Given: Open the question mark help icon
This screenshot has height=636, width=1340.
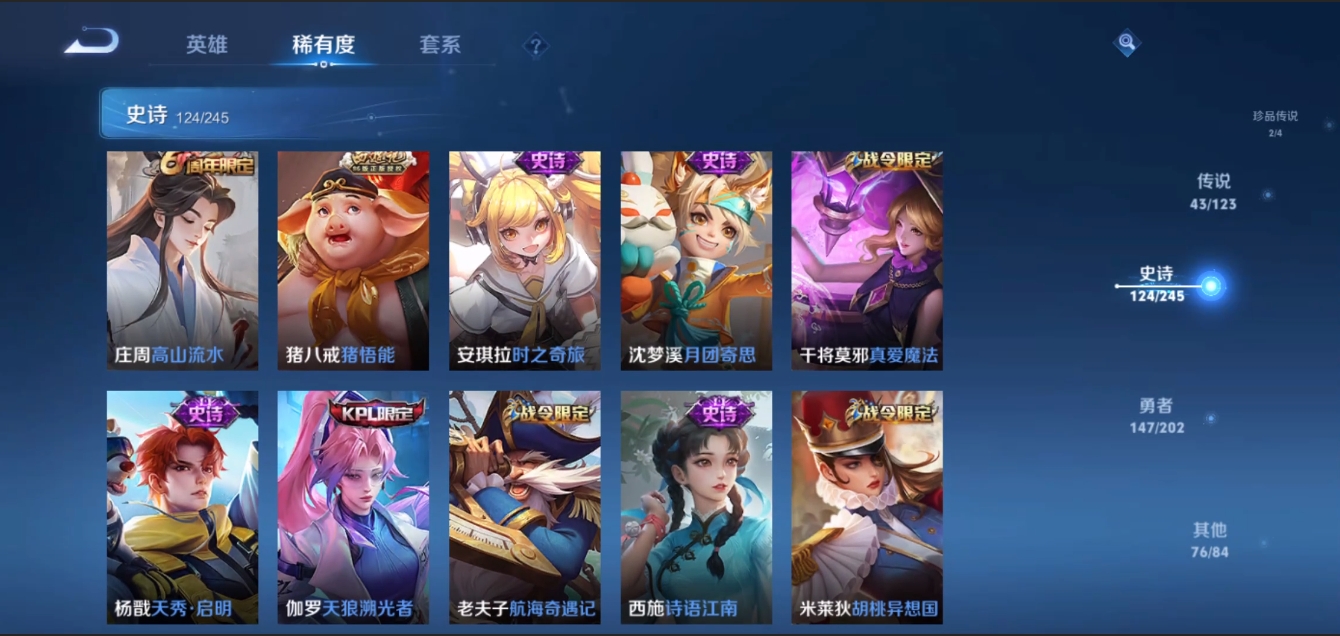Looking at the screenshot, I should tap(536, 45).
